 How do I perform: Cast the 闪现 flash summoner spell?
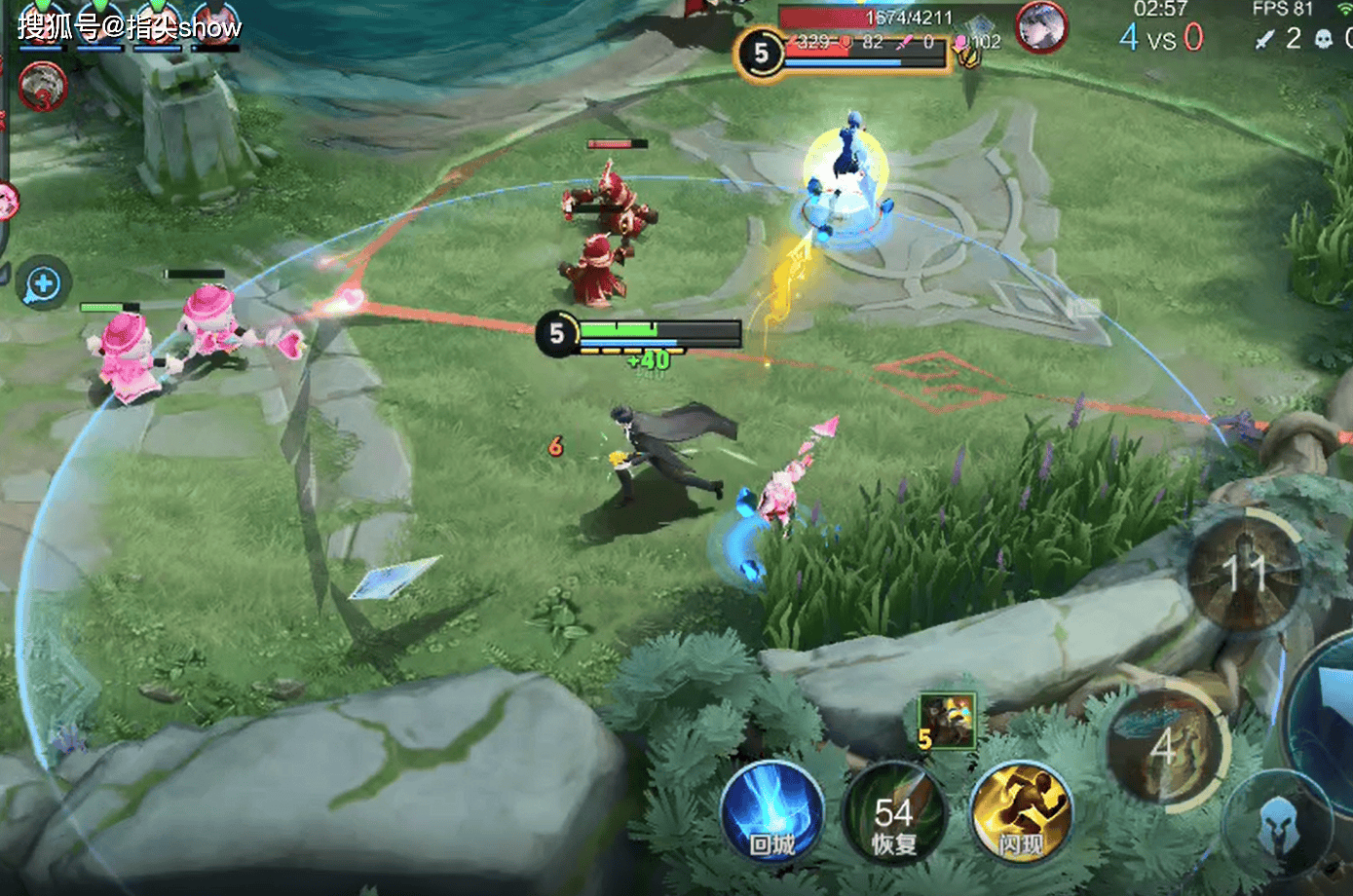click(1021, 815)
